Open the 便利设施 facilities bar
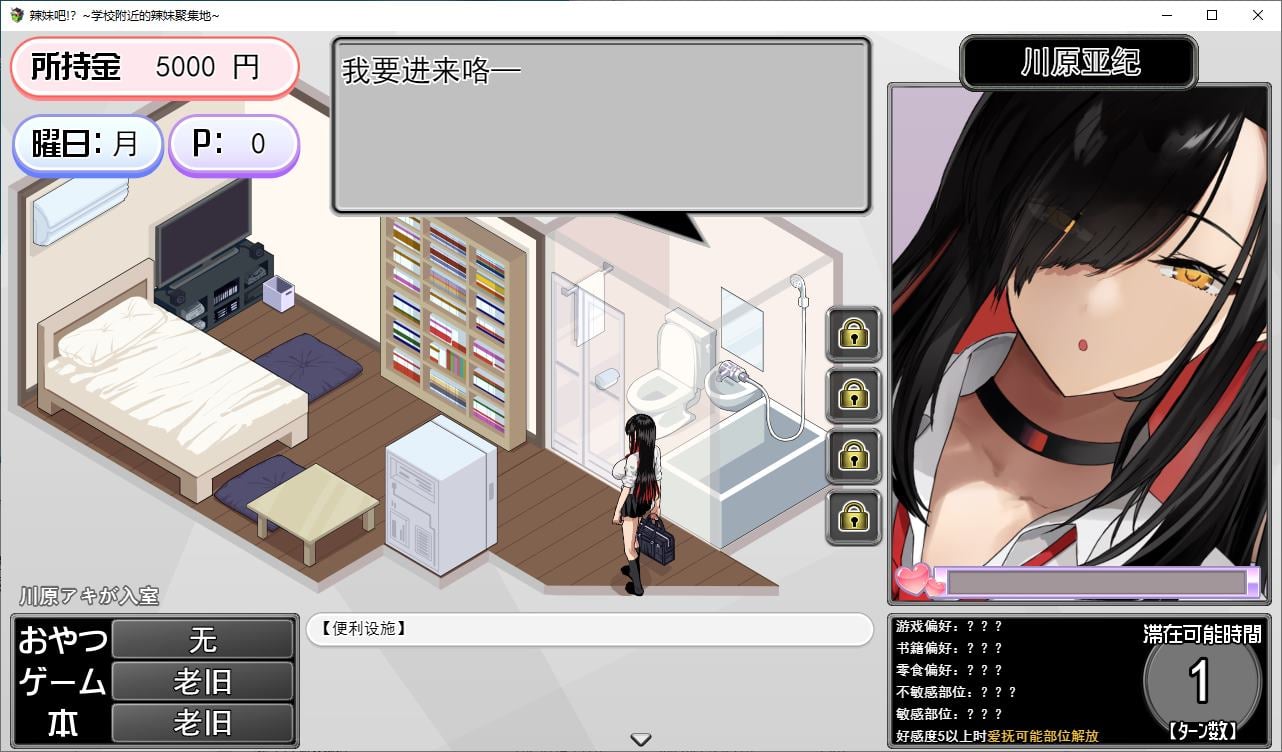Image resolution: width=1282 pixels, height=752 pixels. coord(589,629)
